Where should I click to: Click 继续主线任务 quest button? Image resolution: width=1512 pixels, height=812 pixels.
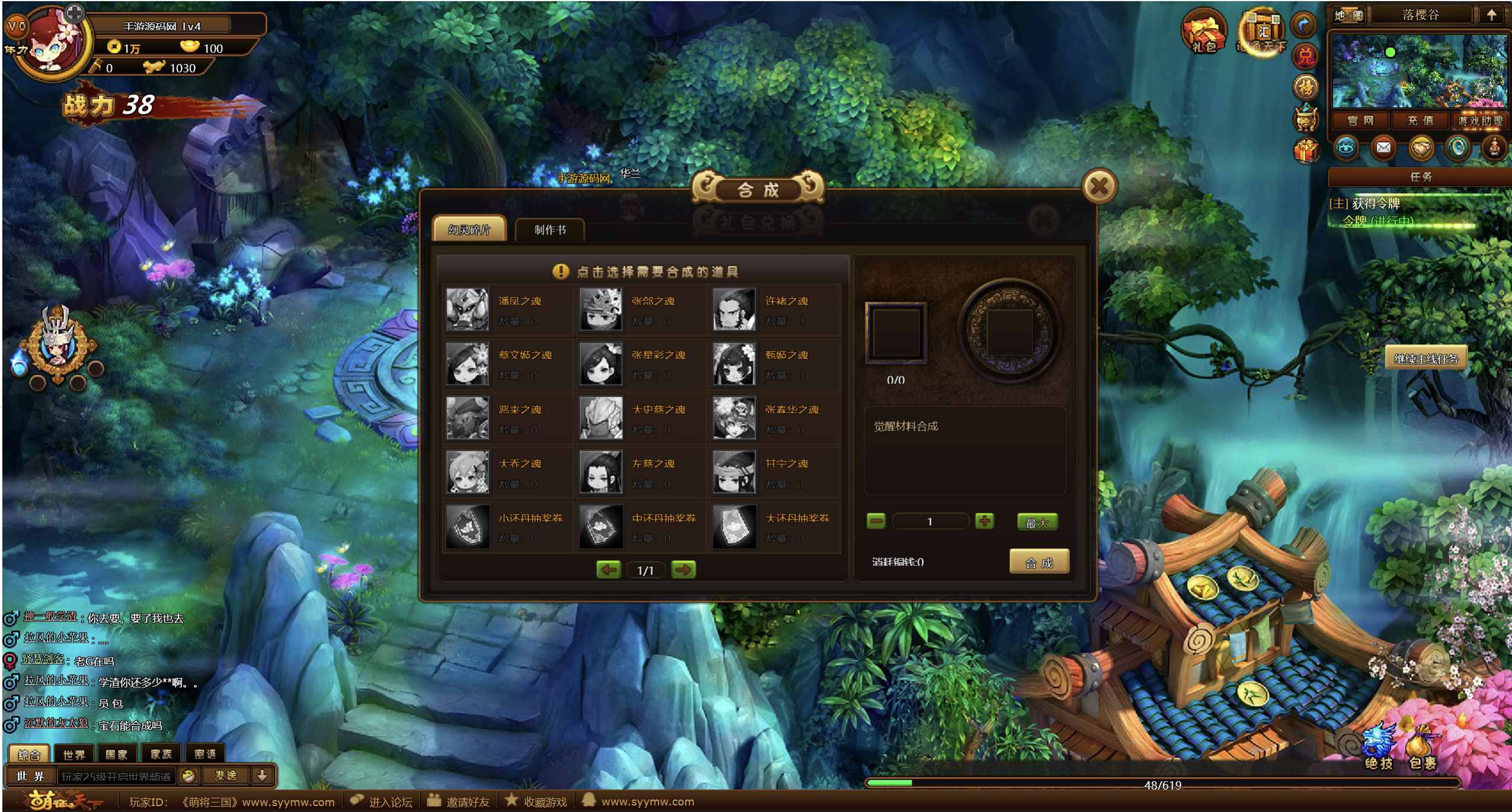point(1425,359)
